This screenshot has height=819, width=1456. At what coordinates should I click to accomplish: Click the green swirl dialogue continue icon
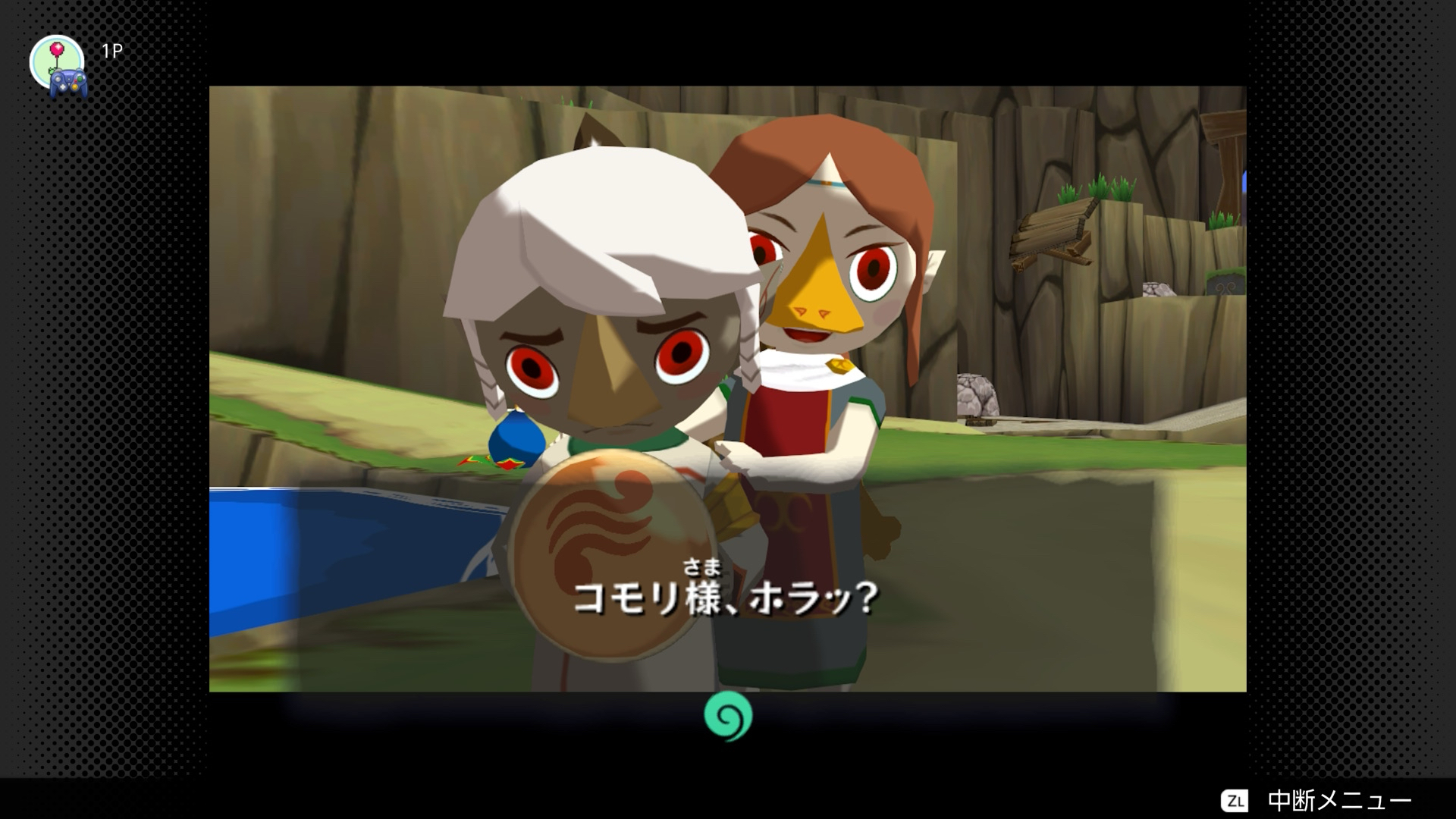(x=727, y=716)
